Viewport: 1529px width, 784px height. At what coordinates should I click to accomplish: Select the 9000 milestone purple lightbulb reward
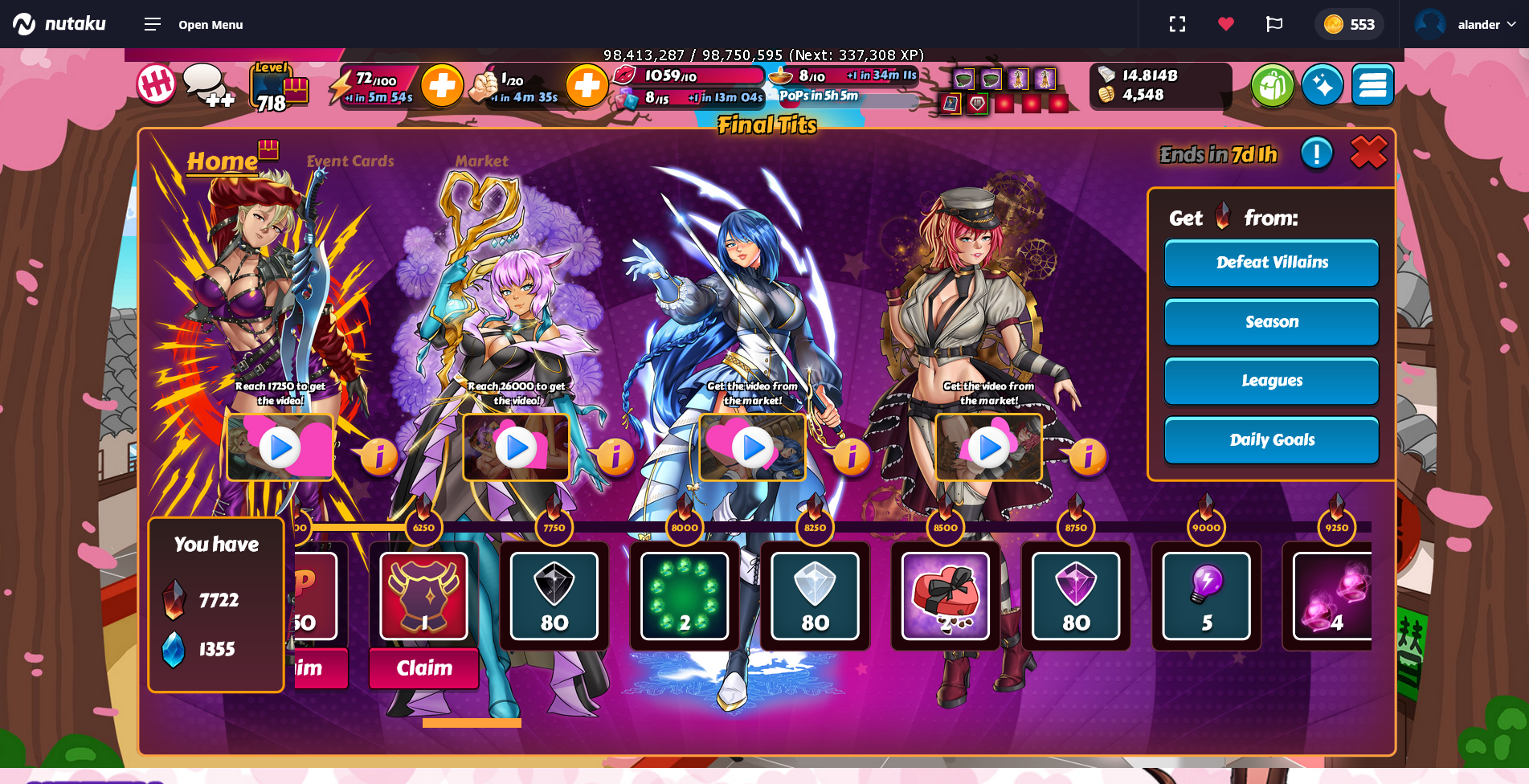[x=1206, y=596]
